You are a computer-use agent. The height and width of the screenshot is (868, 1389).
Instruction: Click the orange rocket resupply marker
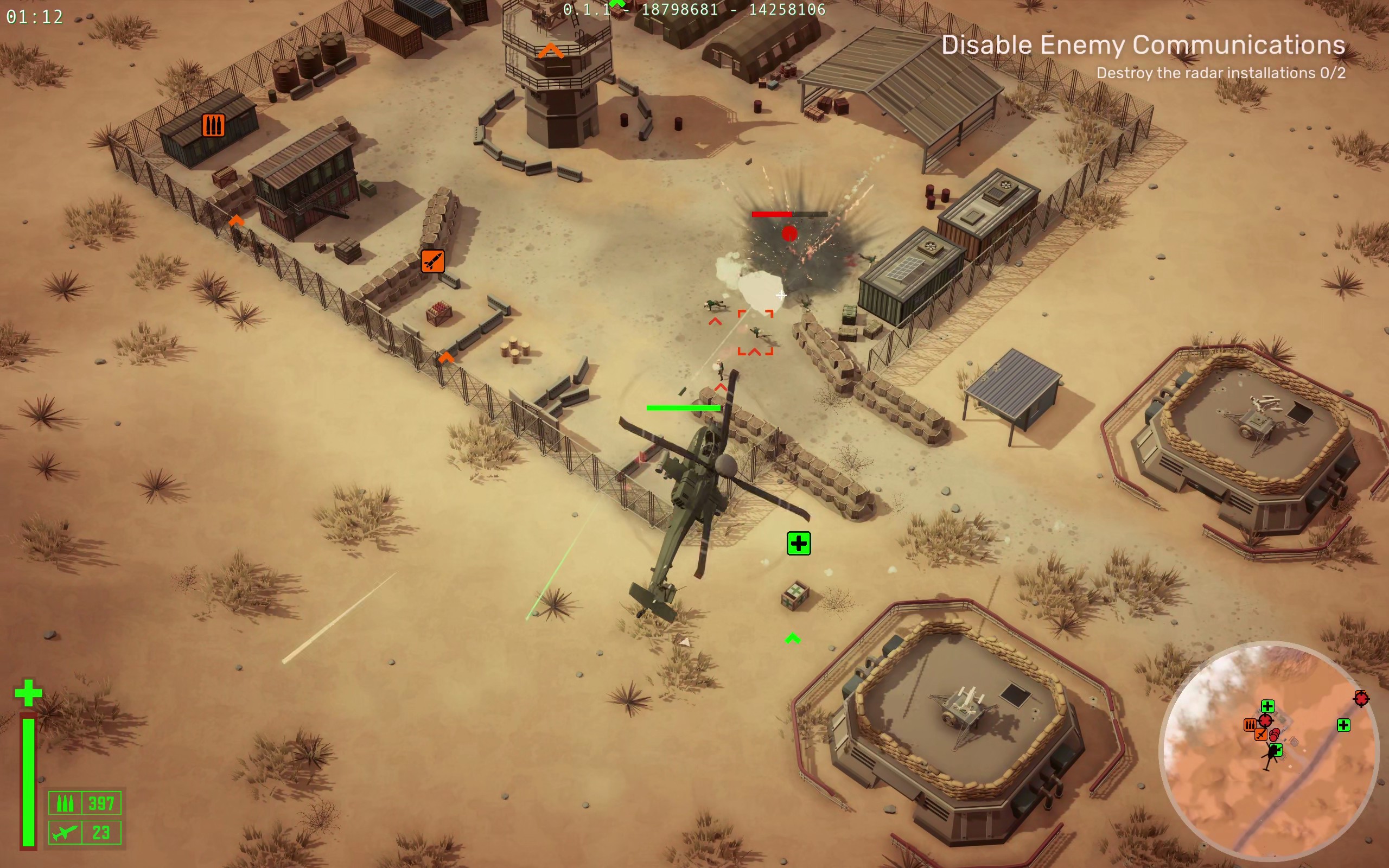pos(432,261)
